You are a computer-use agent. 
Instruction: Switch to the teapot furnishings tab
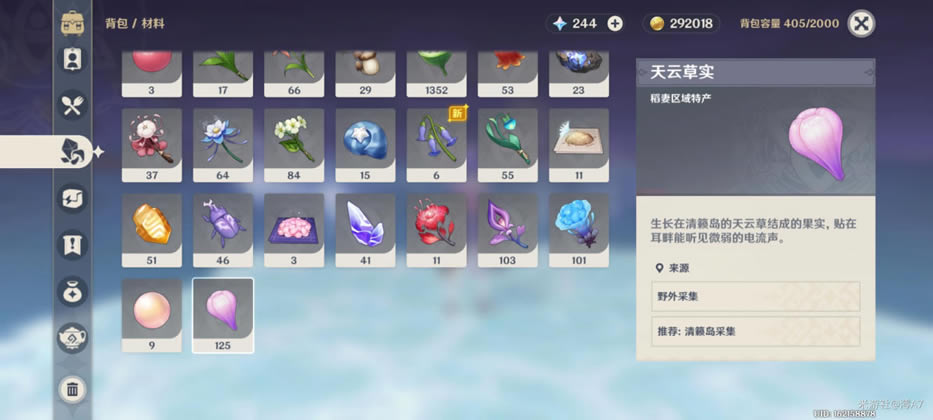pos(72,339)
